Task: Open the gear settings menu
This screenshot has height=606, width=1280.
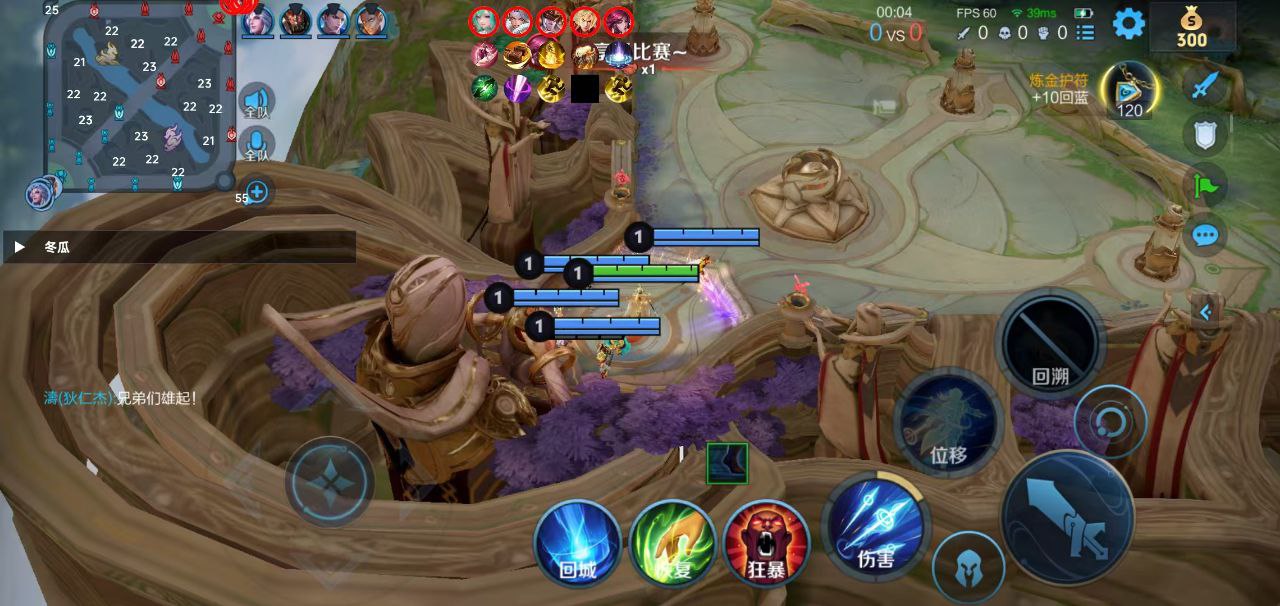Action: 1128,23
